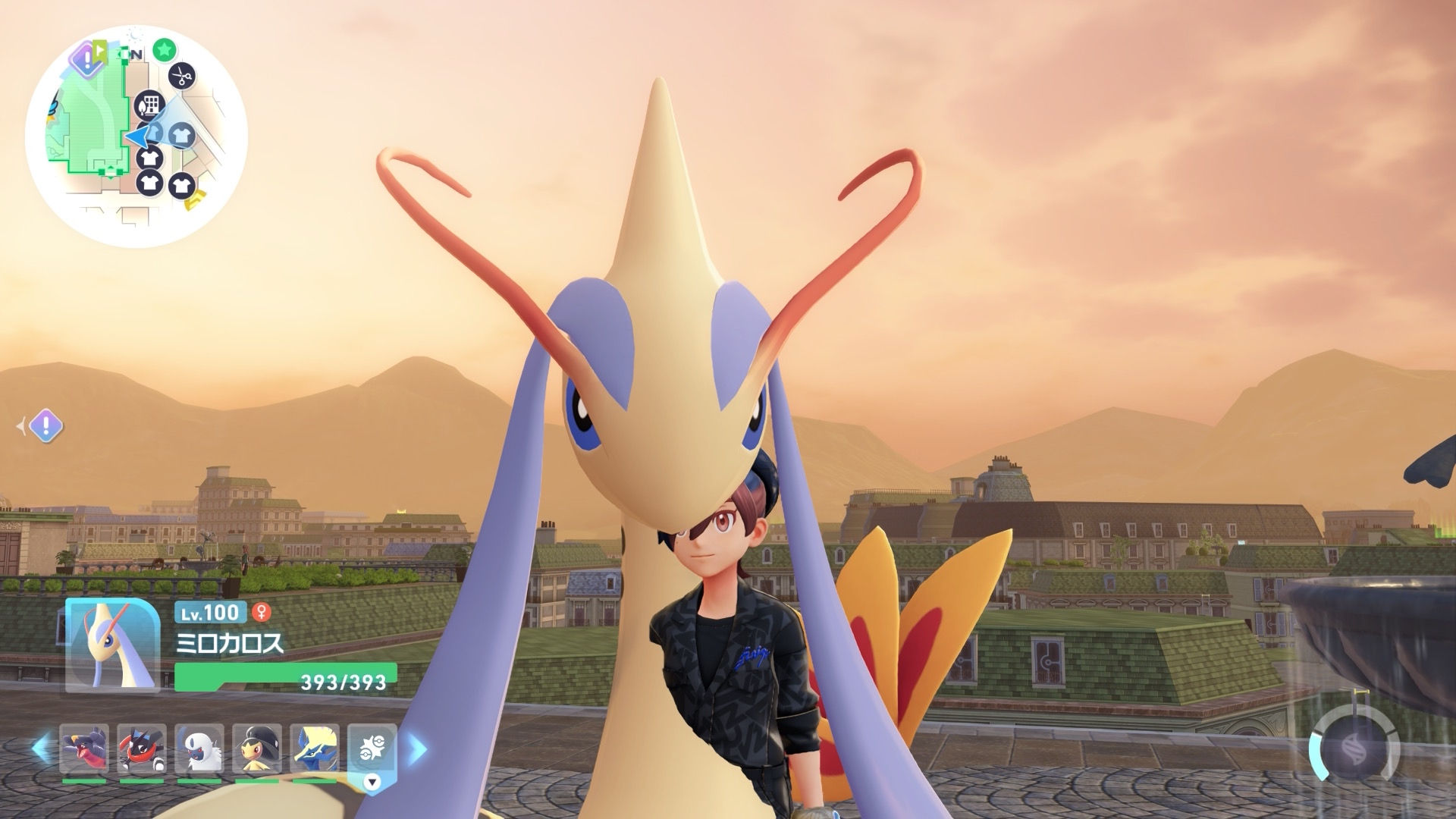Activate the Mega Evolution gauge icon

[1354, 748]
